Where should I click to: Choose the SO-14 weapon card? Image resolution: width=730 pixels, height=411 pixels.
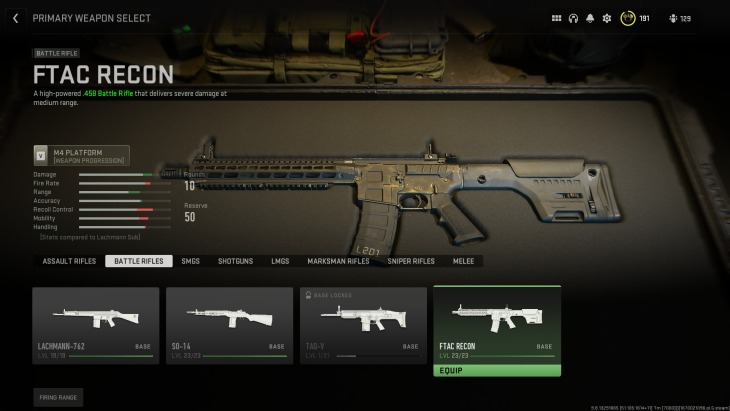pos(229,325)
